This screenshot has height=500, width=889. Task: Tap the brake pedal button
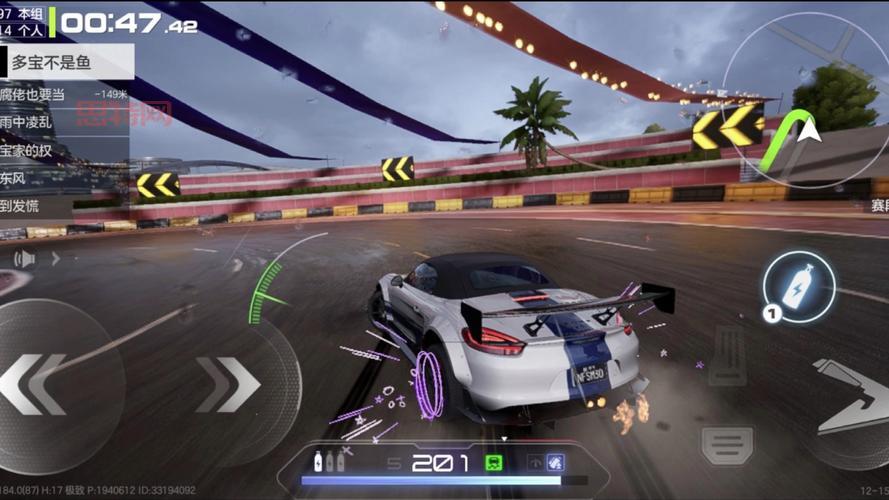point(727,444)
